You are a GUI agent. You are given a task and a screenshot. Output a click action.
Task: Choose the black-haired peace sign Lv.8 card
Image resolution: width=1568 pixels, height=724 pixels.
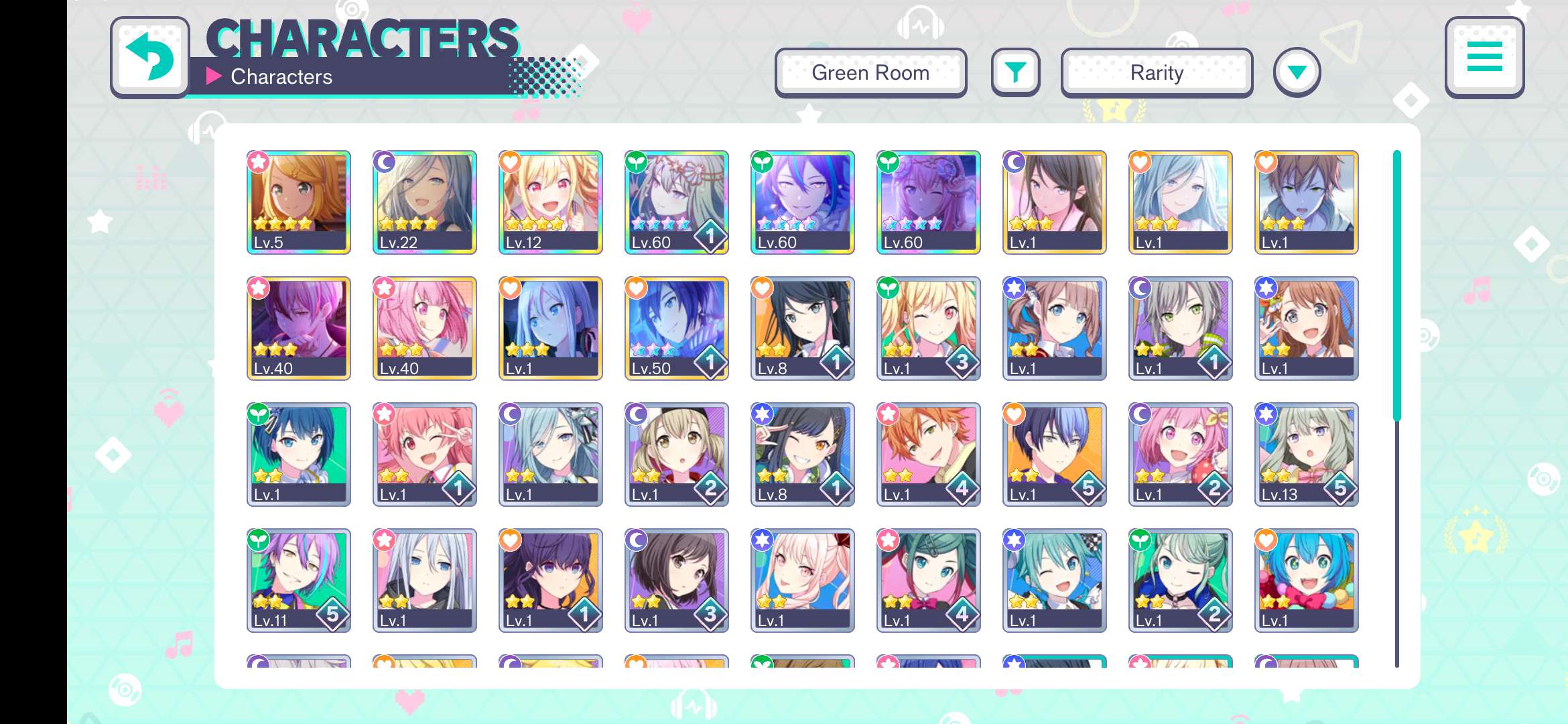coord(803,454)
